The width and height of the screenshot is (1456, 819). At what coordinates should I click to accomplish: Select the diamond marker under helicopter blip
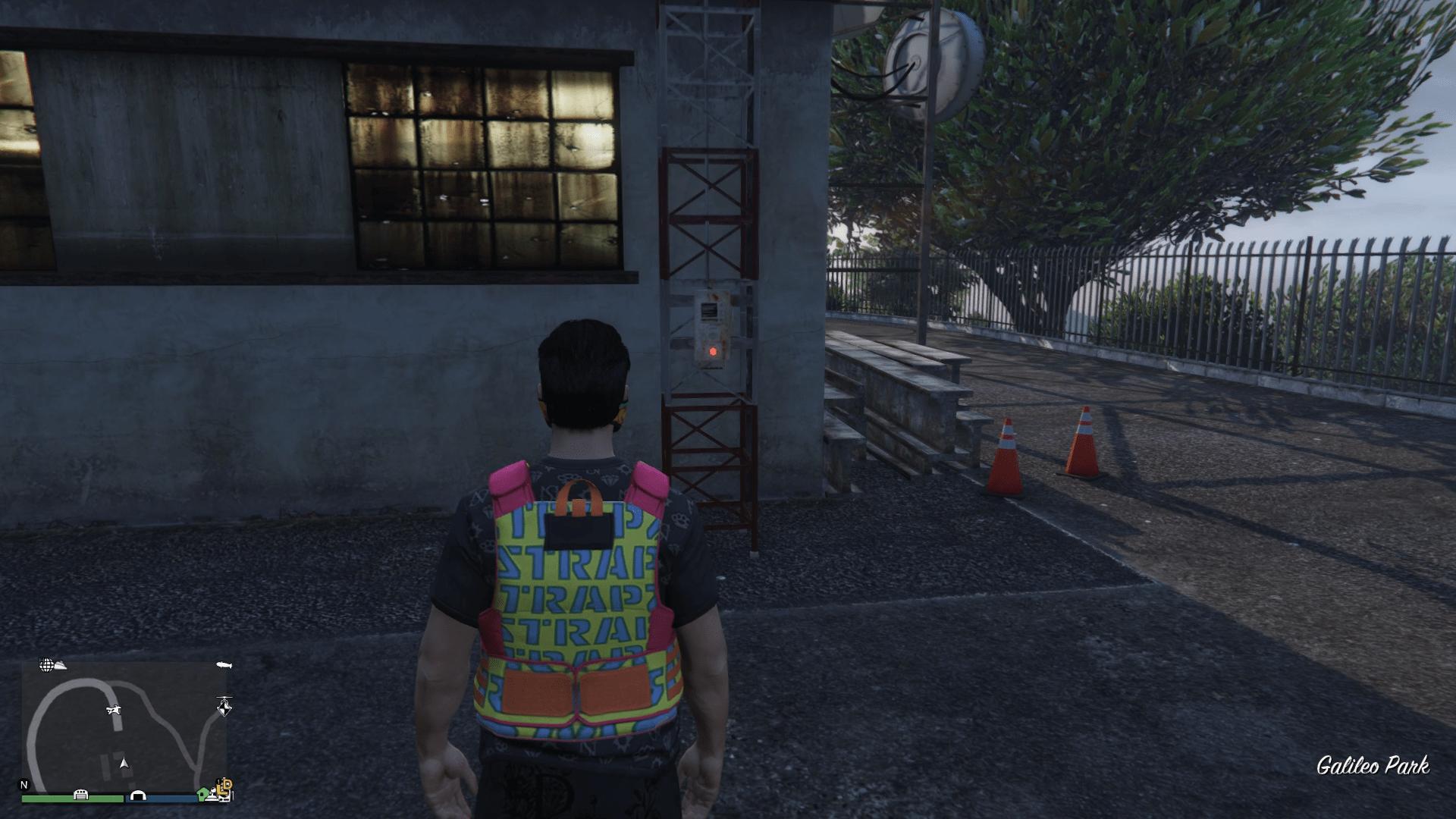tap(224, 711)
